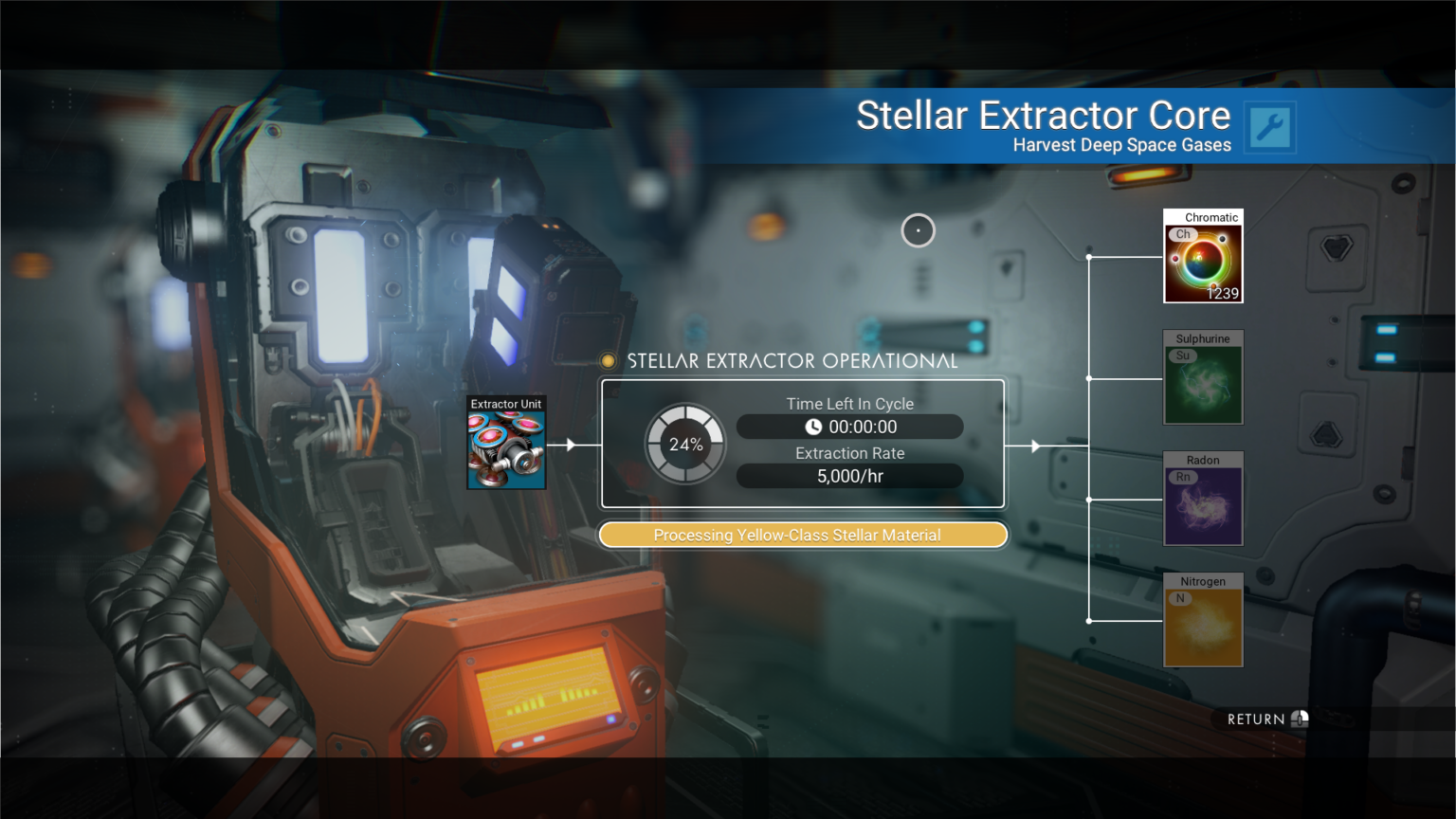Click the yellow Stellar Extractor Operational status dot
This screenshot has width=1456, height=819.
click(608, 360)
